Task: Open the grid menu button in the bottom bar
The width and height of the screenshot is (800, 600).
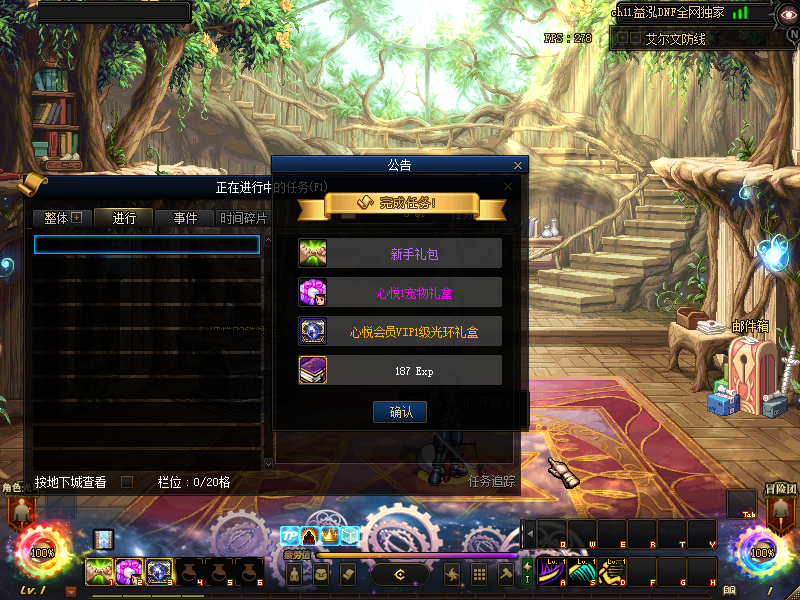Action: point(479,574)
